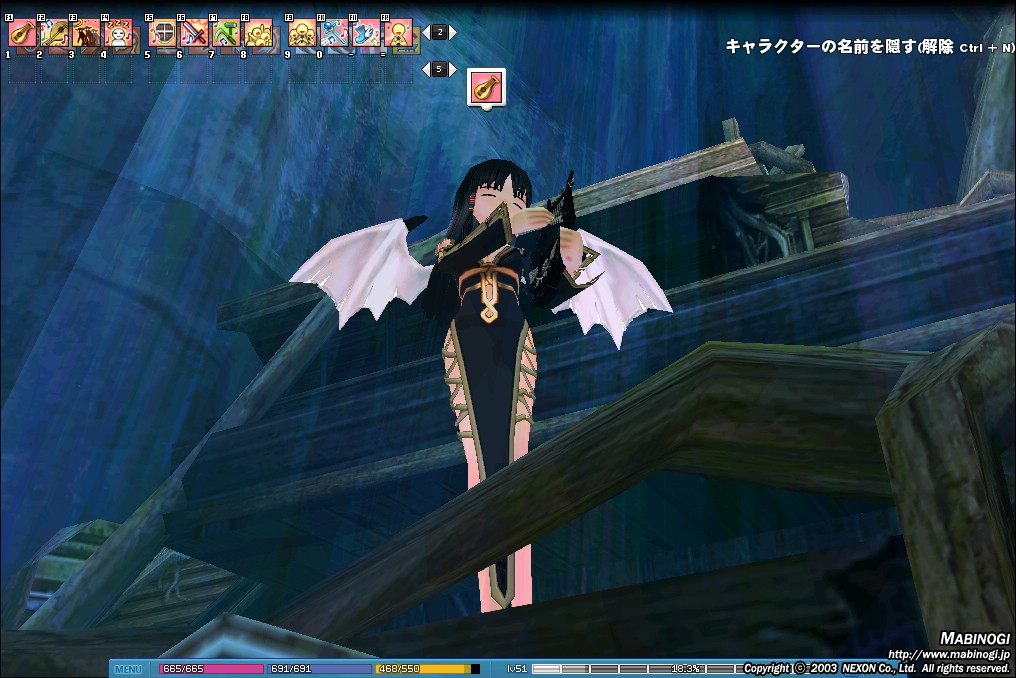Activate the F1 lute skill in the hotbar
Image resolution: width=1016 pixels, height=678 pixels.
click(22, 33)
